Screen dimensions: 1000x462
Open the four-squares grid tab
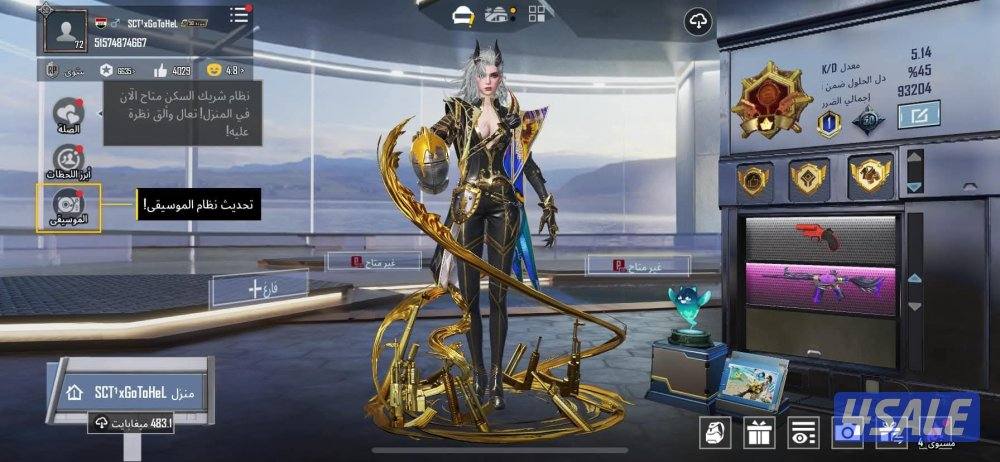[x=537, y=14]
